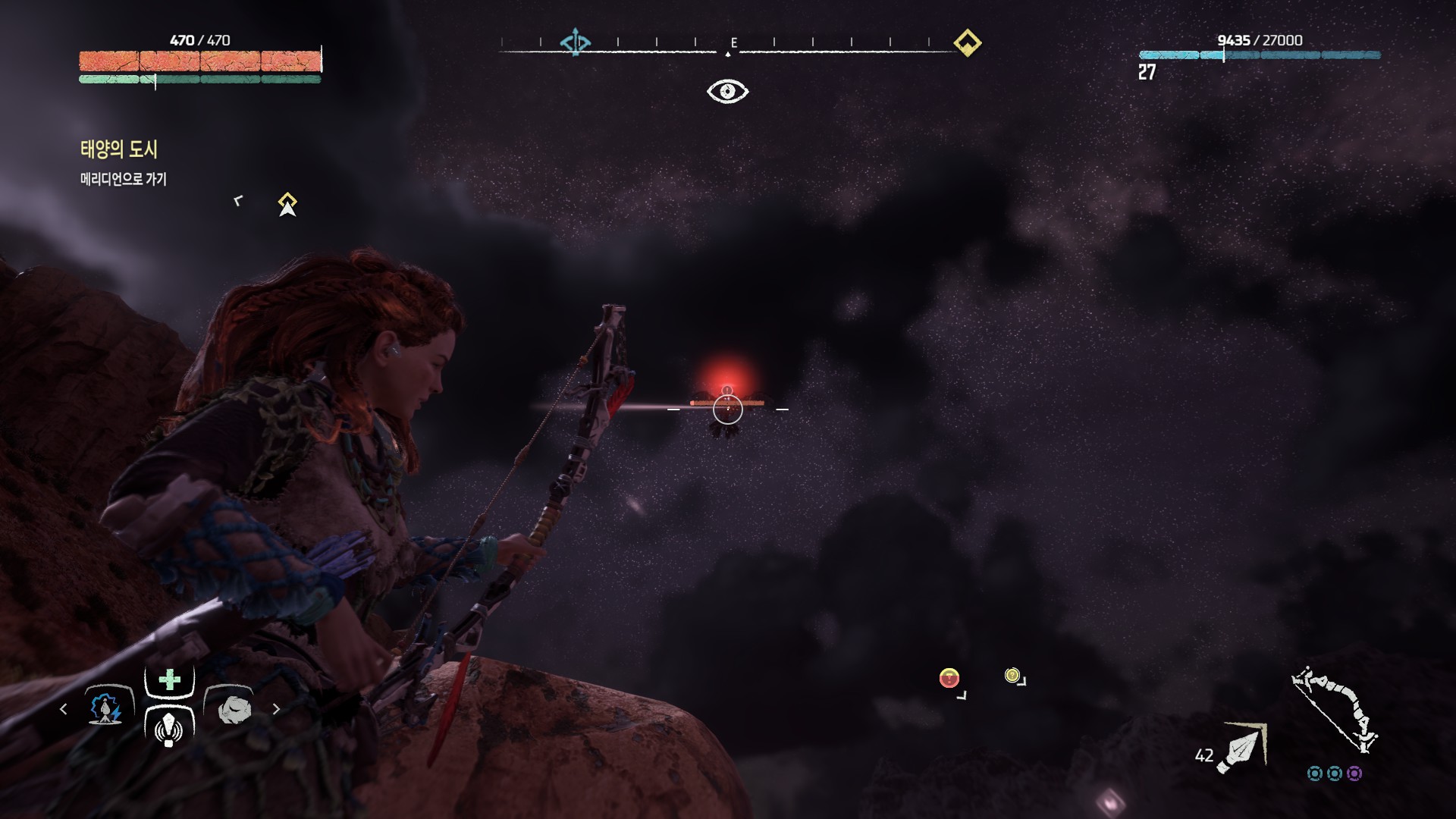Click the arrowhead ammo type icon
This screenshot has width=1456, height=819.
pyautogui.click(x=1241, y=747)
